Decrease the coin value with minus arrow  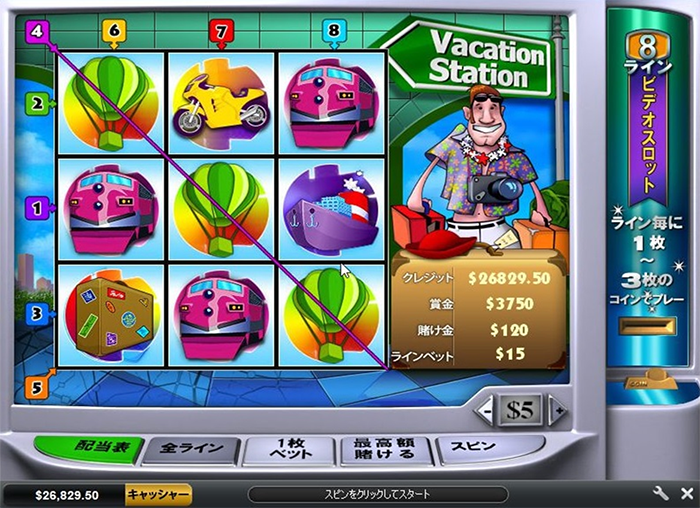[486, 410]
